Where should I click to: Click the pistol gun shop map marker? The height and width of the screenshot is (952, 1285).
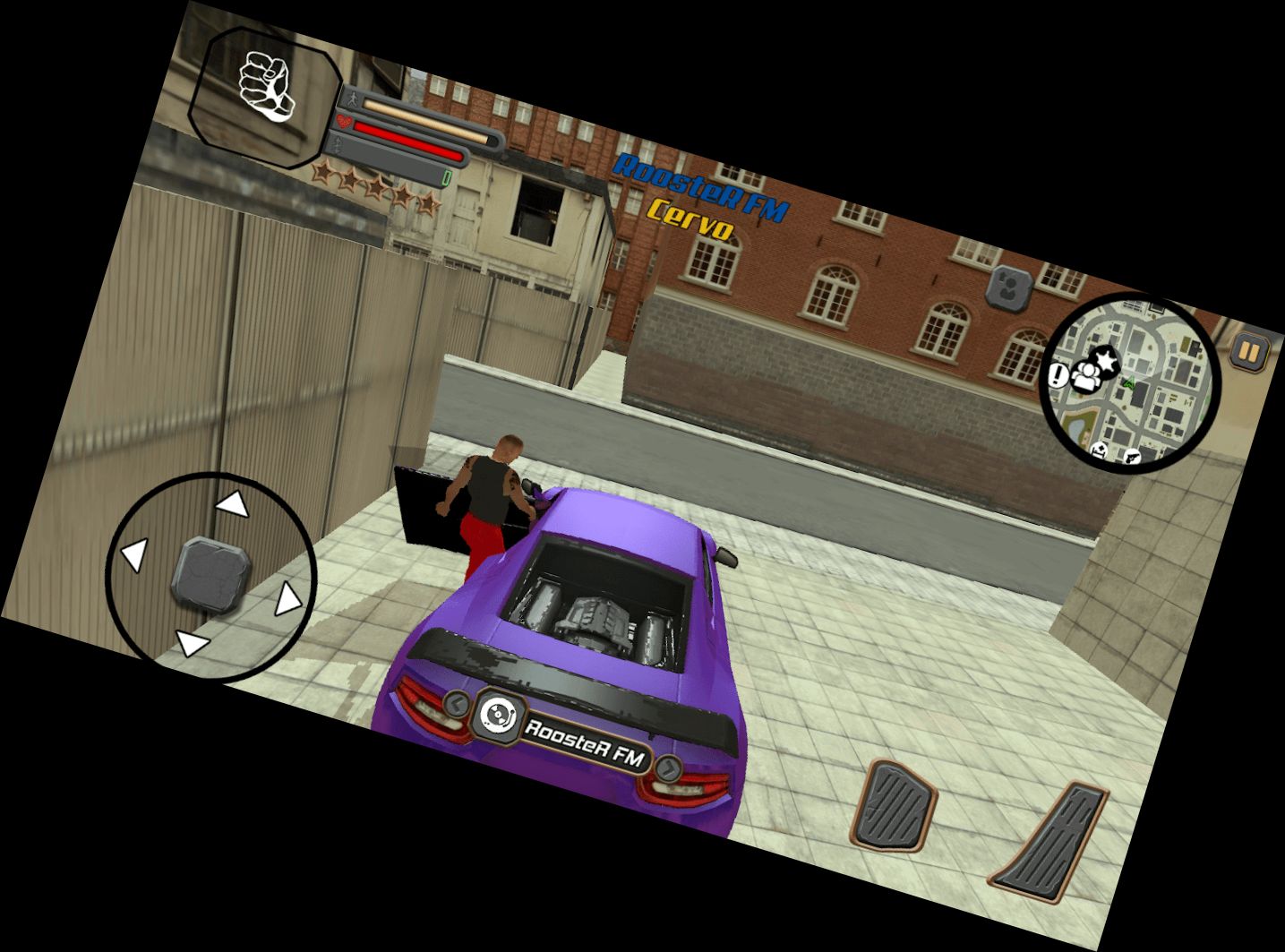pos(1132,457)
